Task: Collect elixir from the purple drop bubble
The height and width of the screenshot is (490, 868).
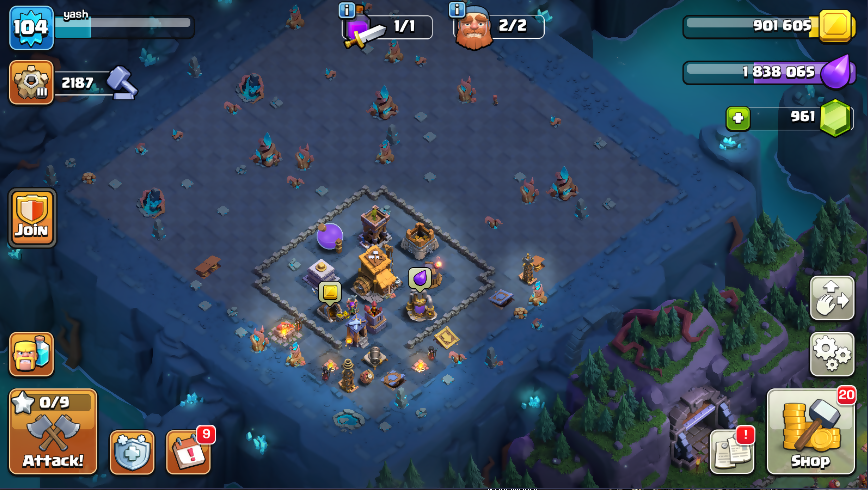Action: coord(419,277)
